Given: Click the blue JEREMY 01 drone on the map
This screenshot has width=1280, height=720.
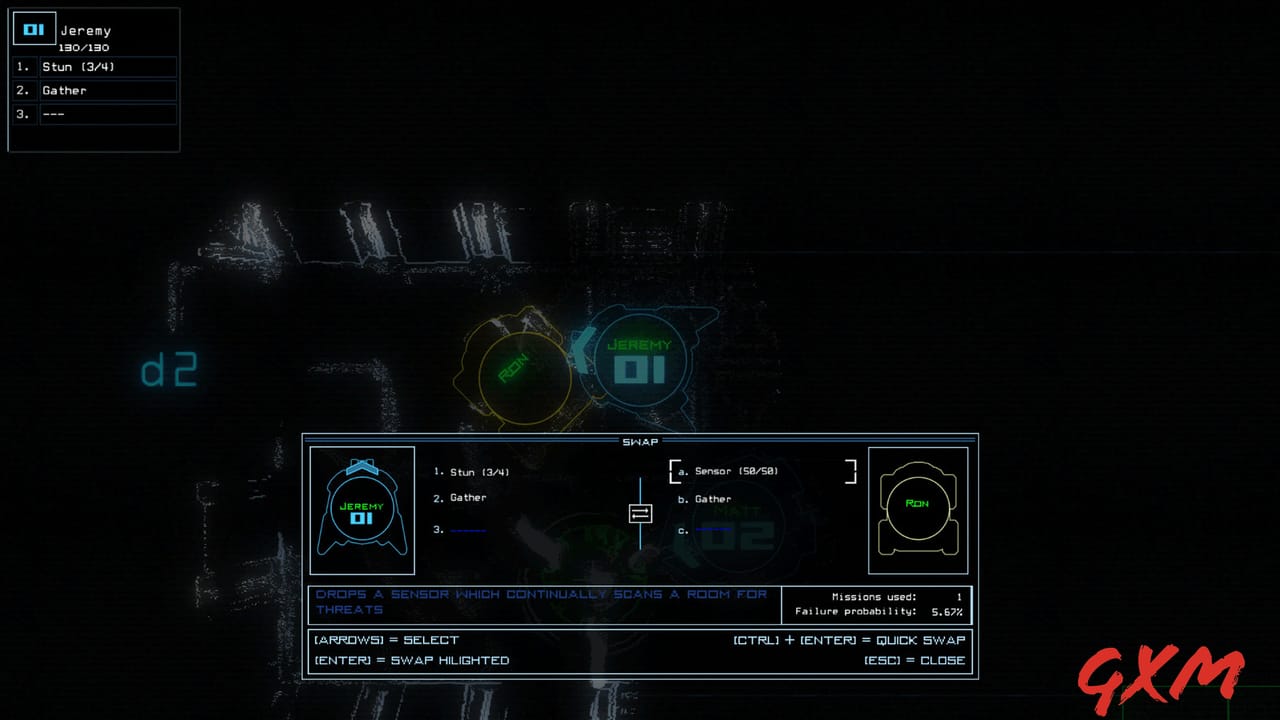Looking at the screenshot, I should coord(640,362).
